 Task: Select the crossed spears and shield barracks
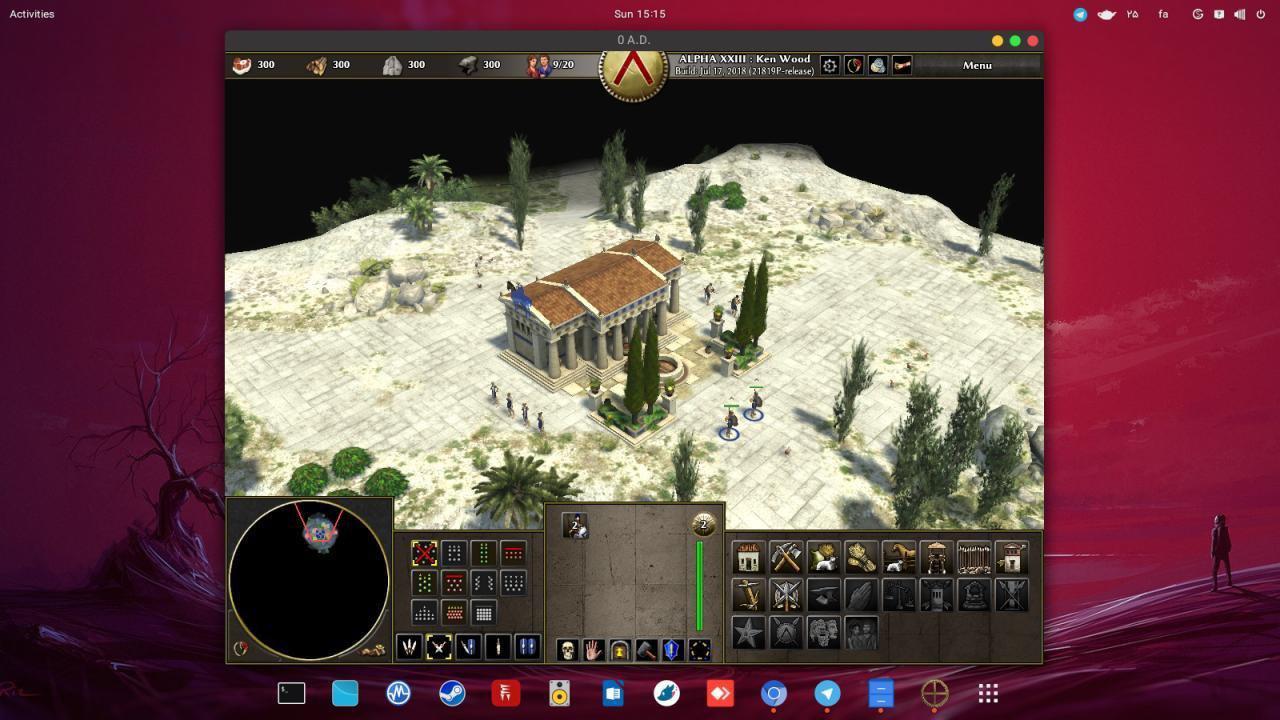tap(786, 595)
